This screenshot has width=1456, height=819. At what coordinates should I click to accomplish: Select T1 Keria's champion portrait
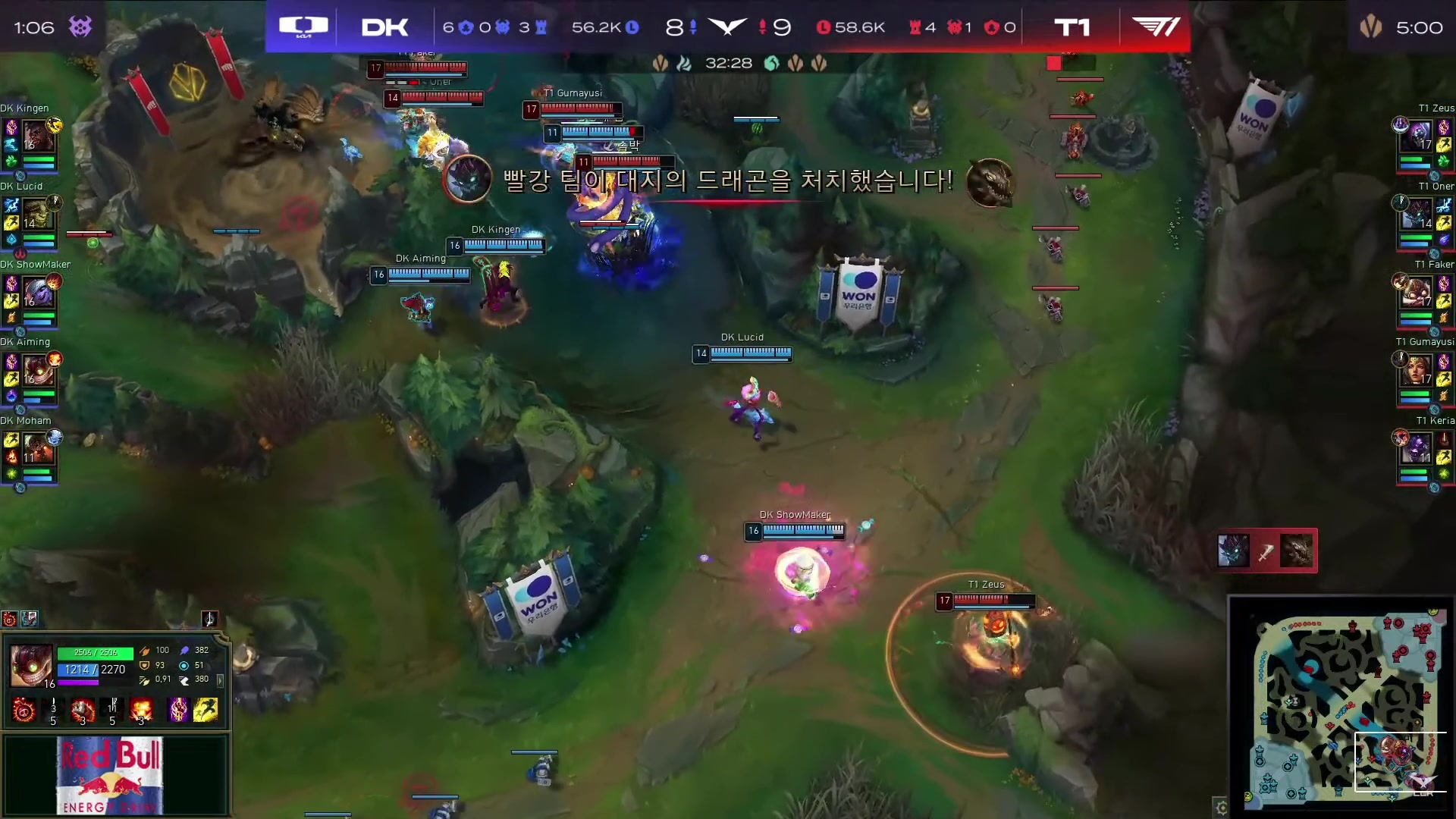1418,450
